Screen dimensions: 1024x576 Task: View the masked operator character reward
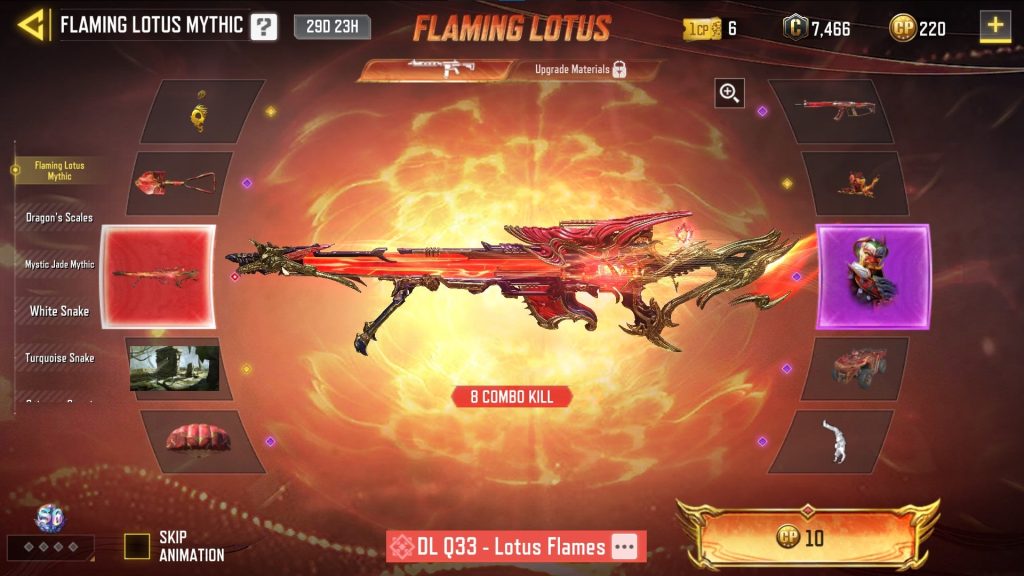(x=873, y=277)
